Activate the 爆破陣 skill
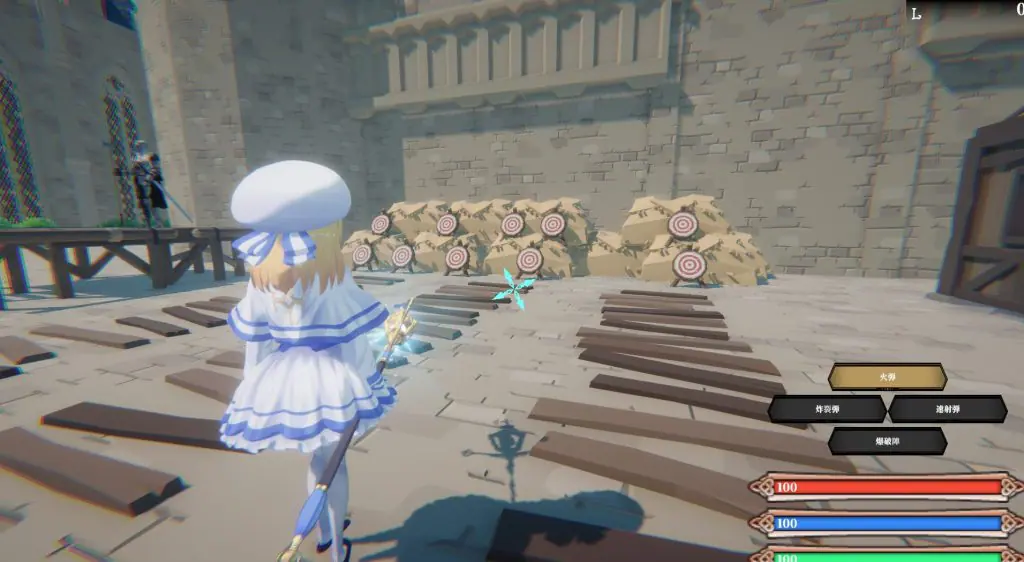Image resolution: width=1024 pixels, height=562 pixels. tap(887, 441)
